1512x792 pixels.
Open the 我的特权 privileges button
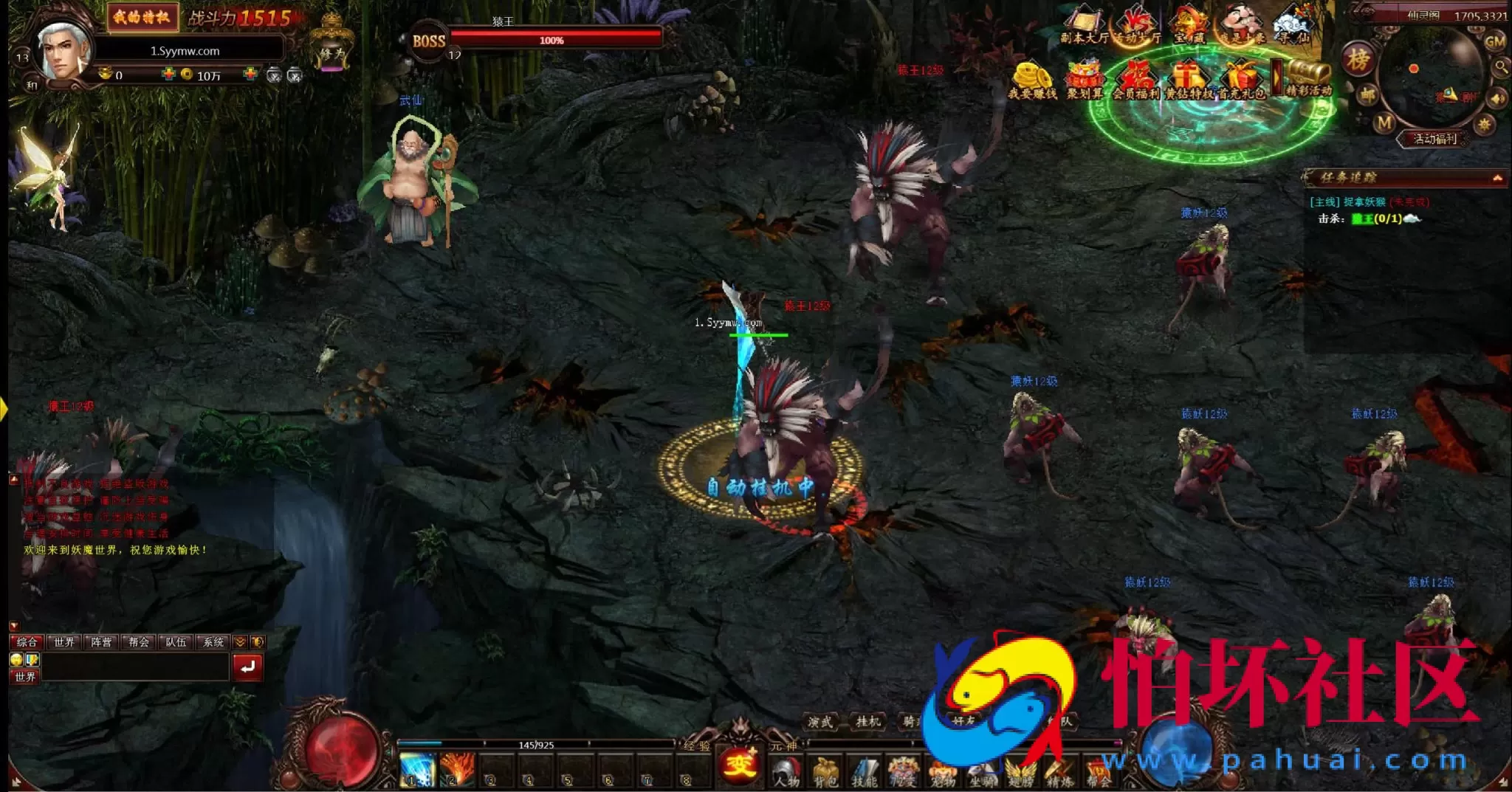point(141,18)
